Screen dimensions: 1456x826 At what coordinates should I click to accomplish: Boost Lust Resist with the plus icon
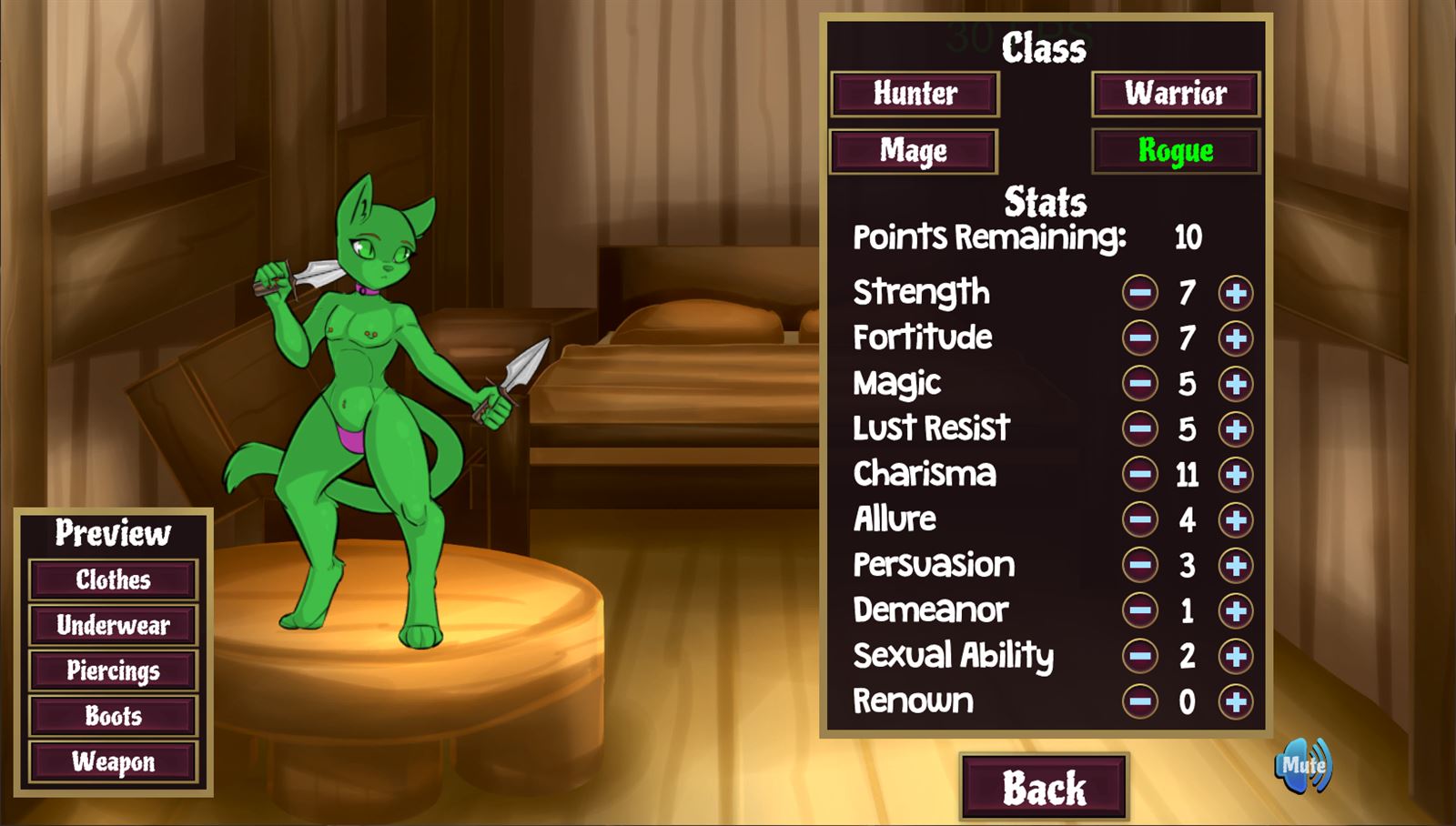point(1235,428)
